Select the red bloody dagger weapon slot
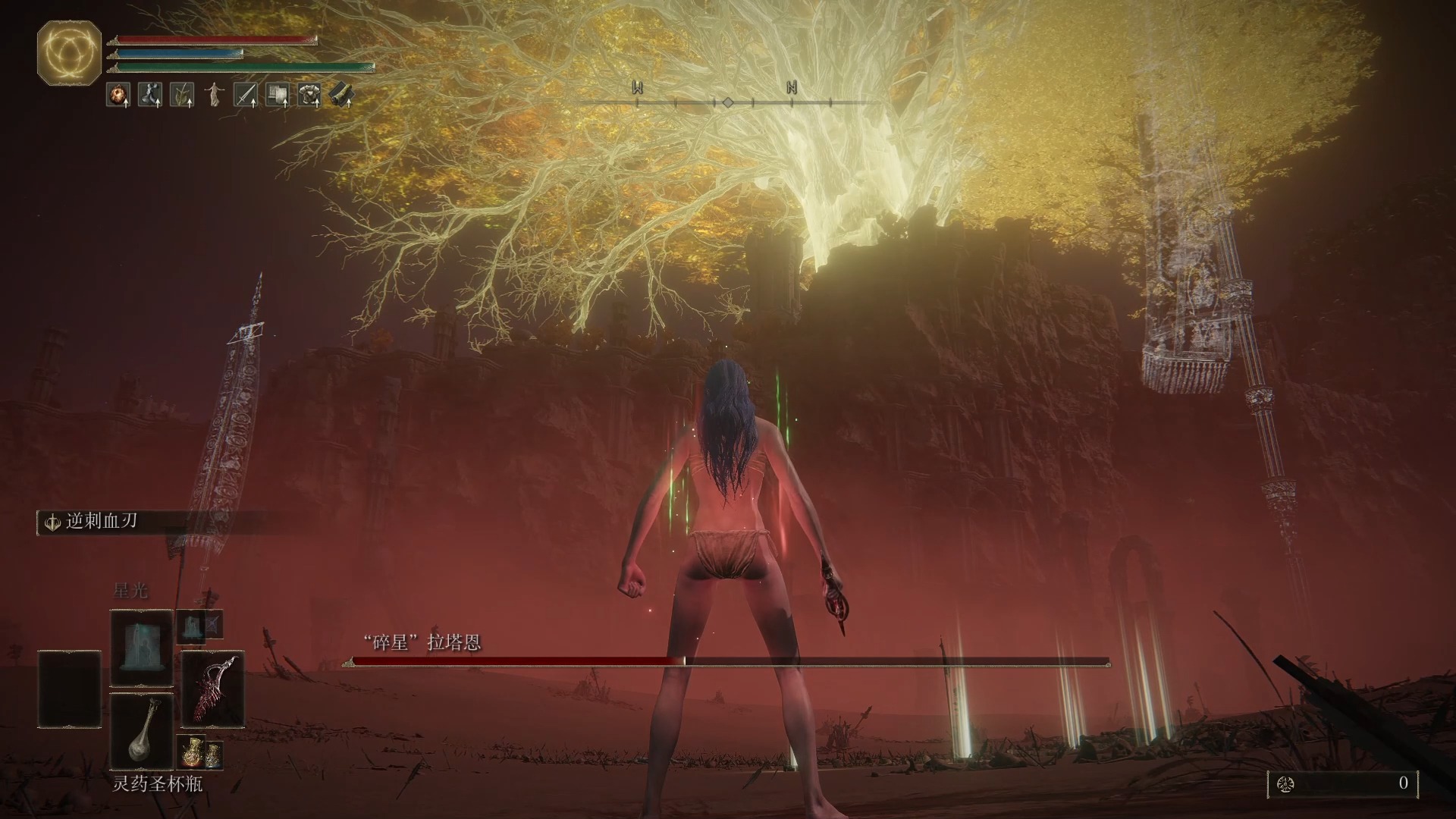Screen dimensions: 1456x819 click(x=213, y=689)
